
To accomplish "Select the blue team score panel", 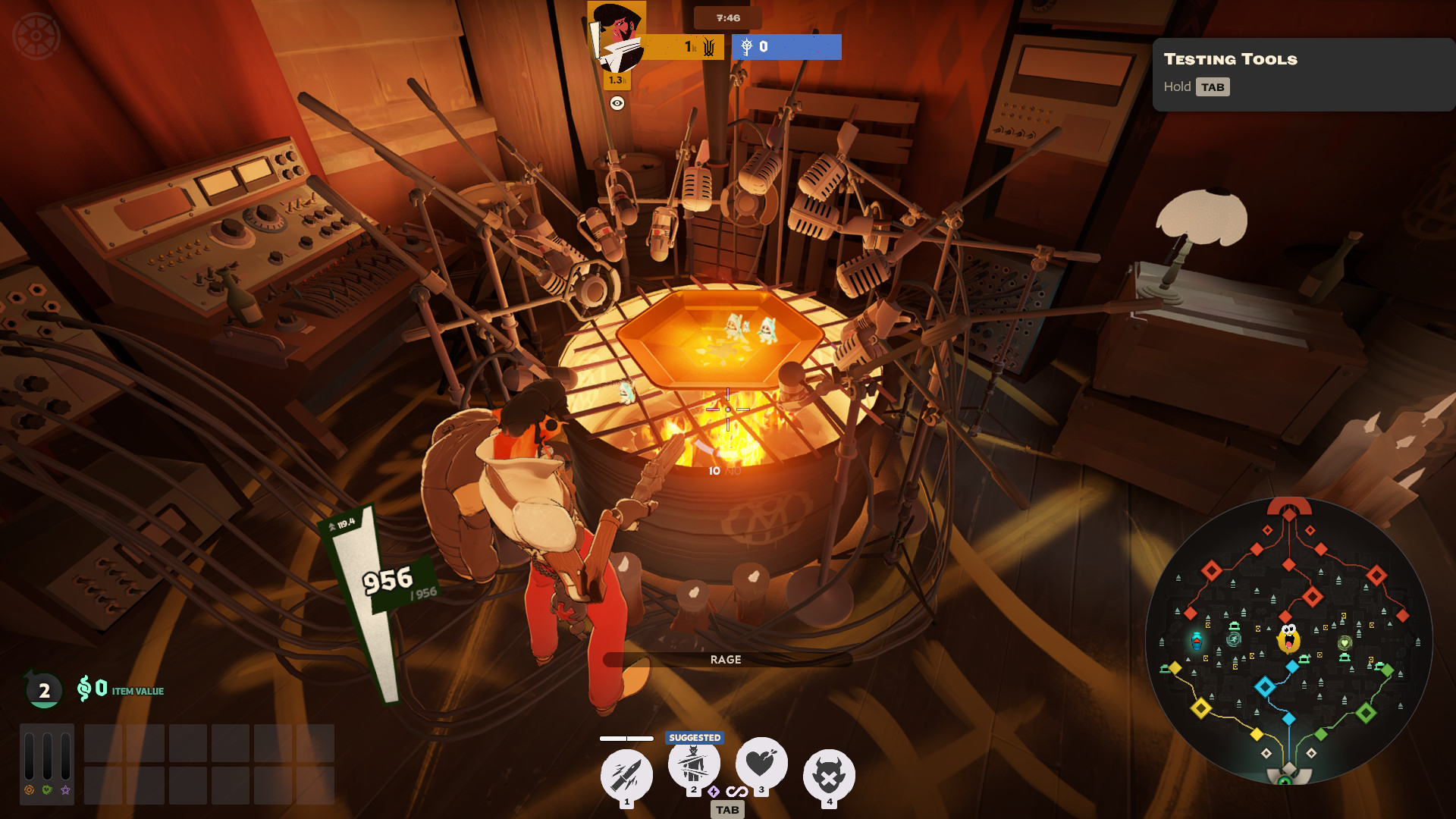I will pyautogui.click(x=786, y=47).
